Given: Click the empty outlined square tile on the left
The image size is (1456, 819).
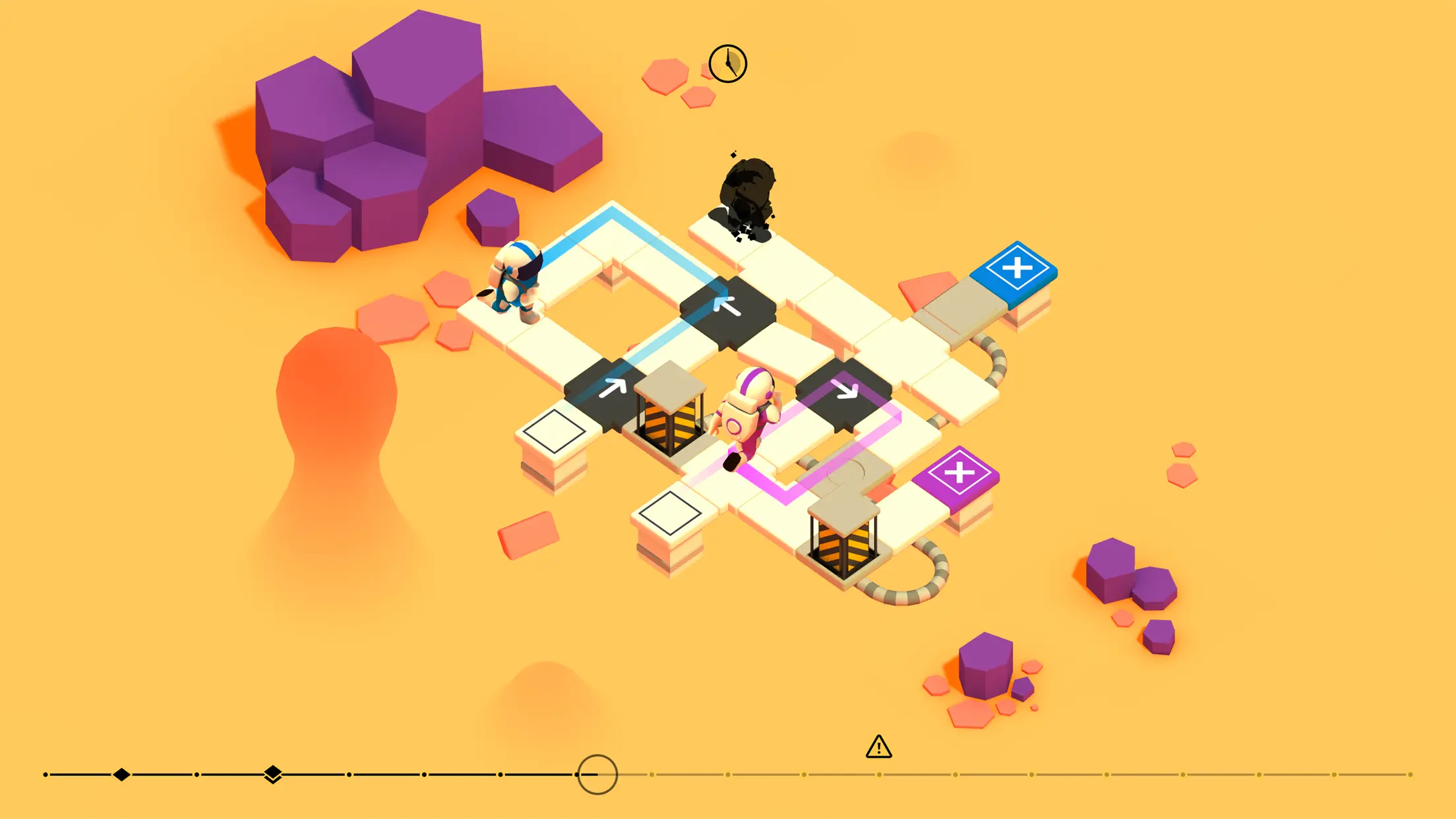Looking at the screenshot, I should coord(554,432).
